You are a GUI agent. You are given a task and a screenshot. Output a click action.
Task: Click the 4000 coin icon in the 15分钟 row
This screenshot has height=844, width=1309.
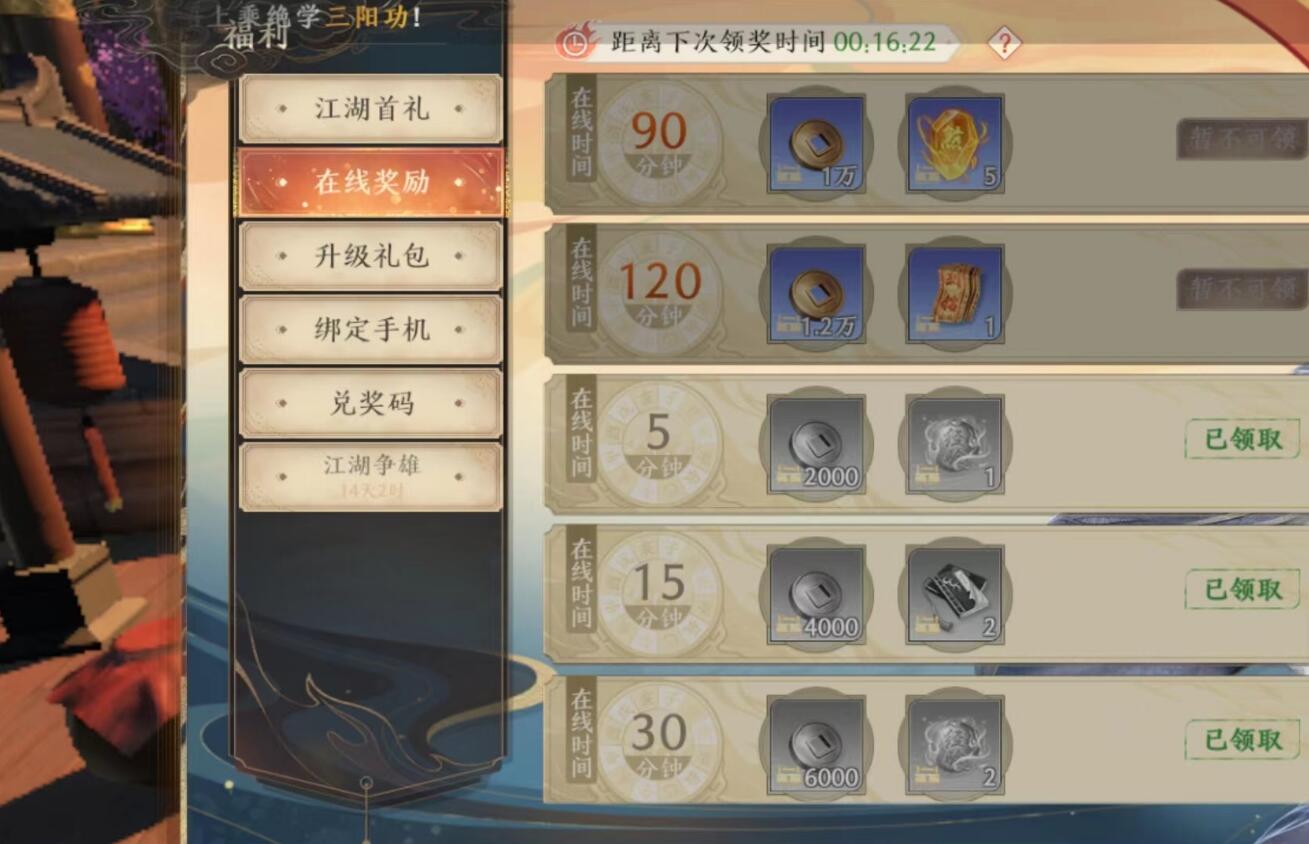pyautogui.click(x=814, y=593)
